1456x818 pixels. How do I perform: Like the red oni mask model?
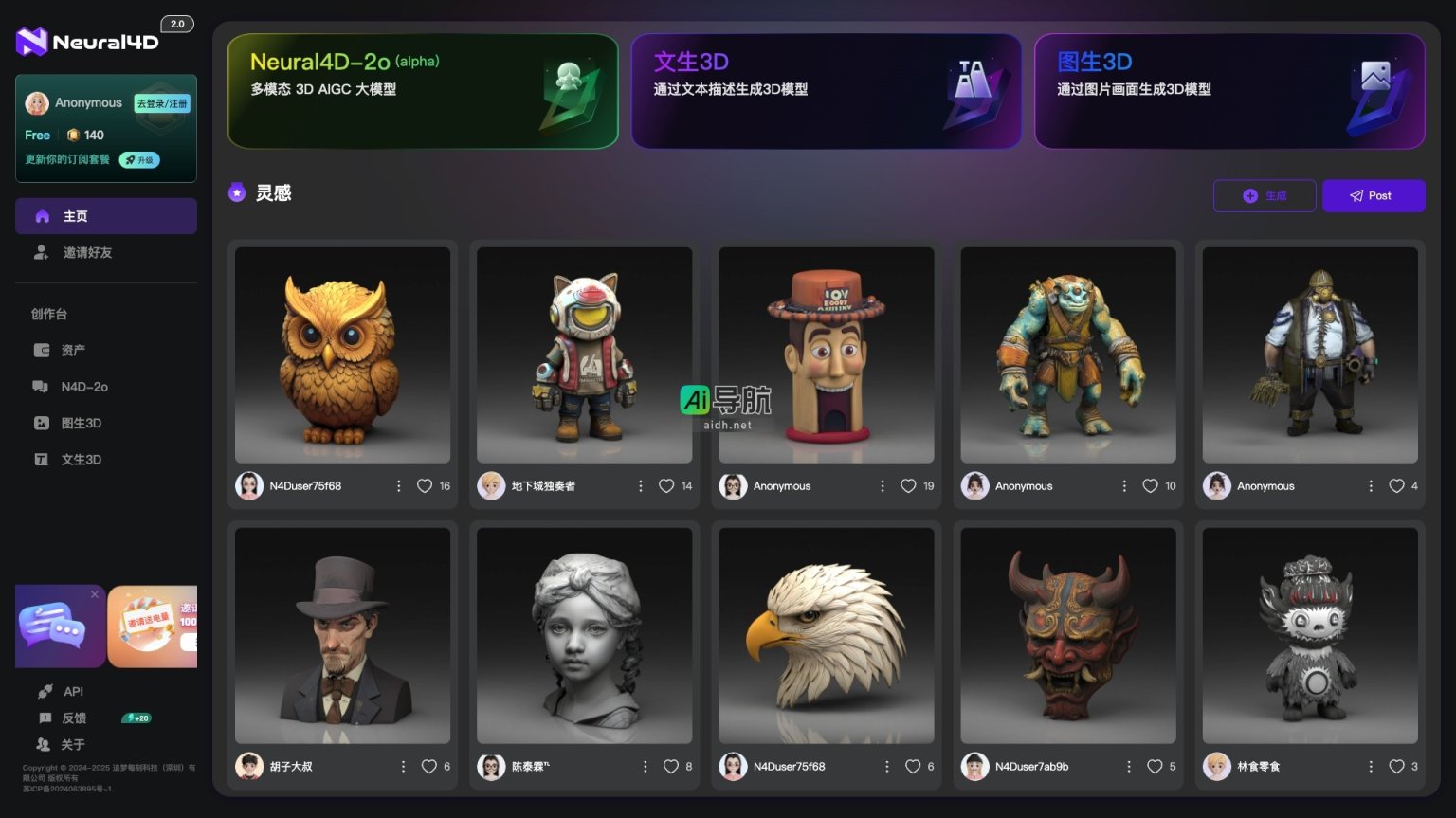[1156, 766]
